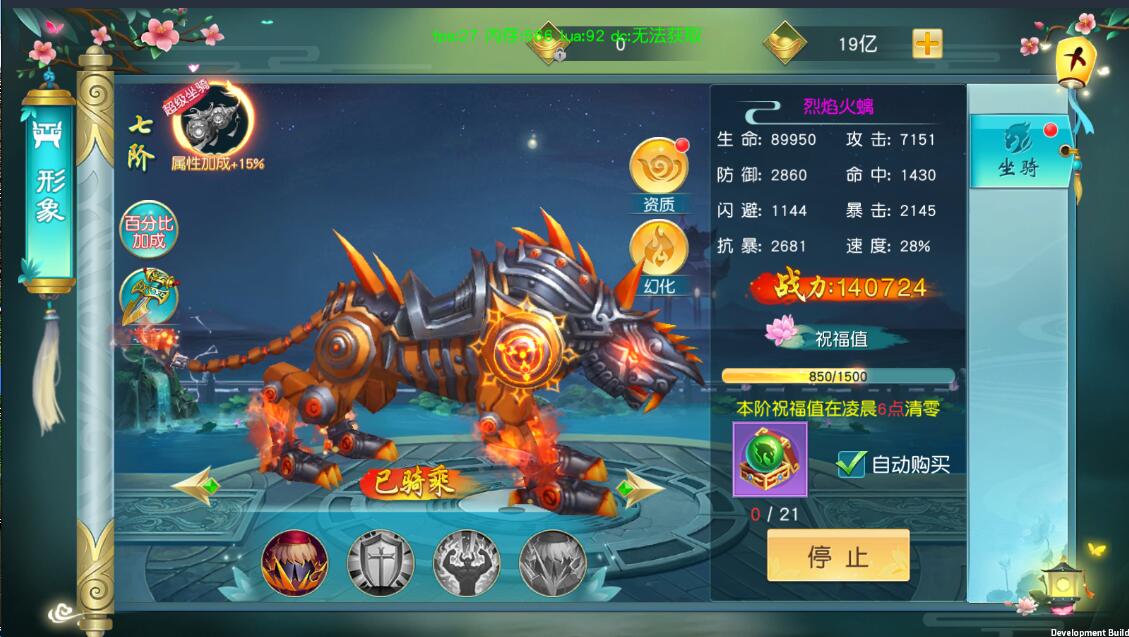Show the previous mount with left arrow

(x=196, y=487)
